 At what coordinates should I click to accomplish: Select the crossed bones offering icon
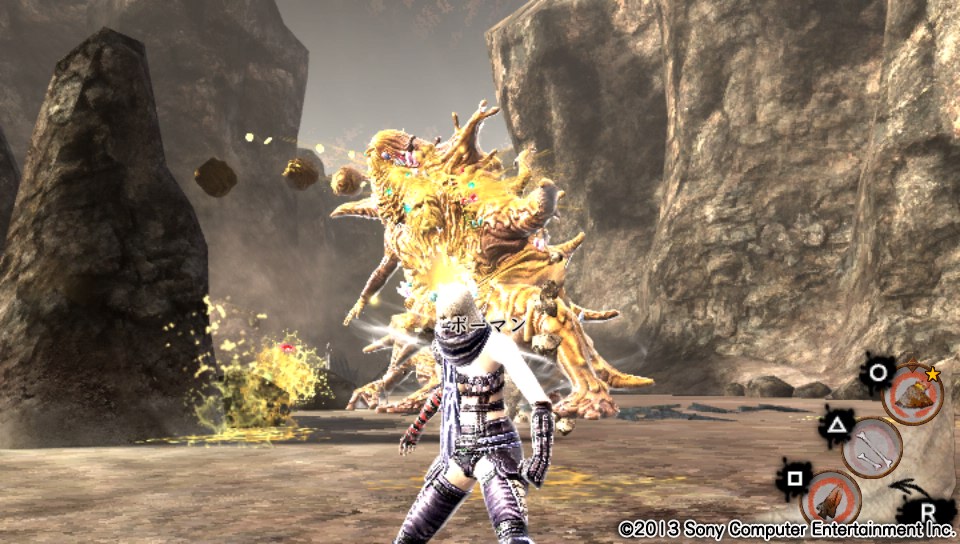point(872,447)
